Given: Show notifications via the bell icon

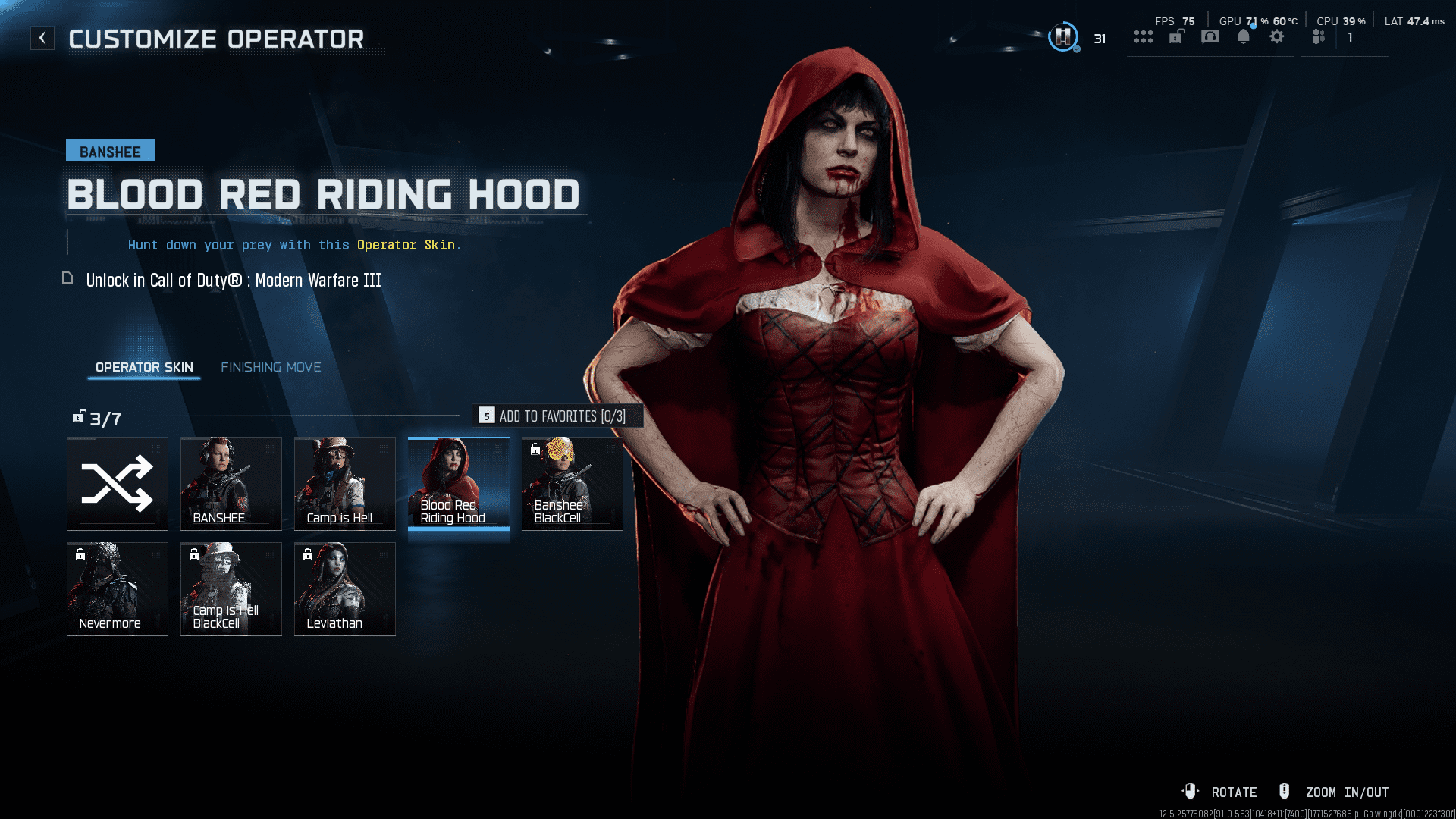Looking at the screenshot, I should pyautogui.click(x=1244, y=36).
